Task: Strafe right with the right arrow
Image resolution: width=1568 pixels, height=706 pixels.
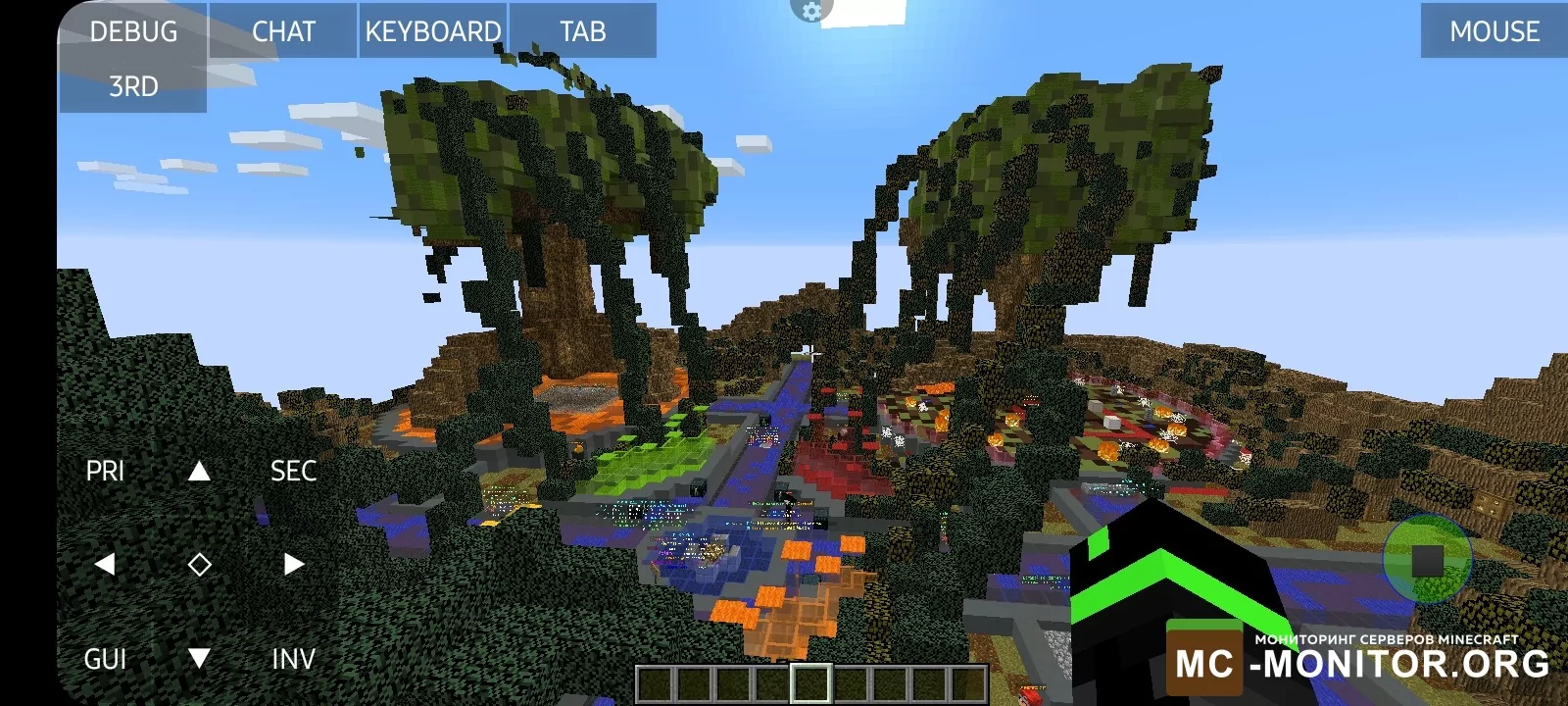Action: click(x=293, y=564)
